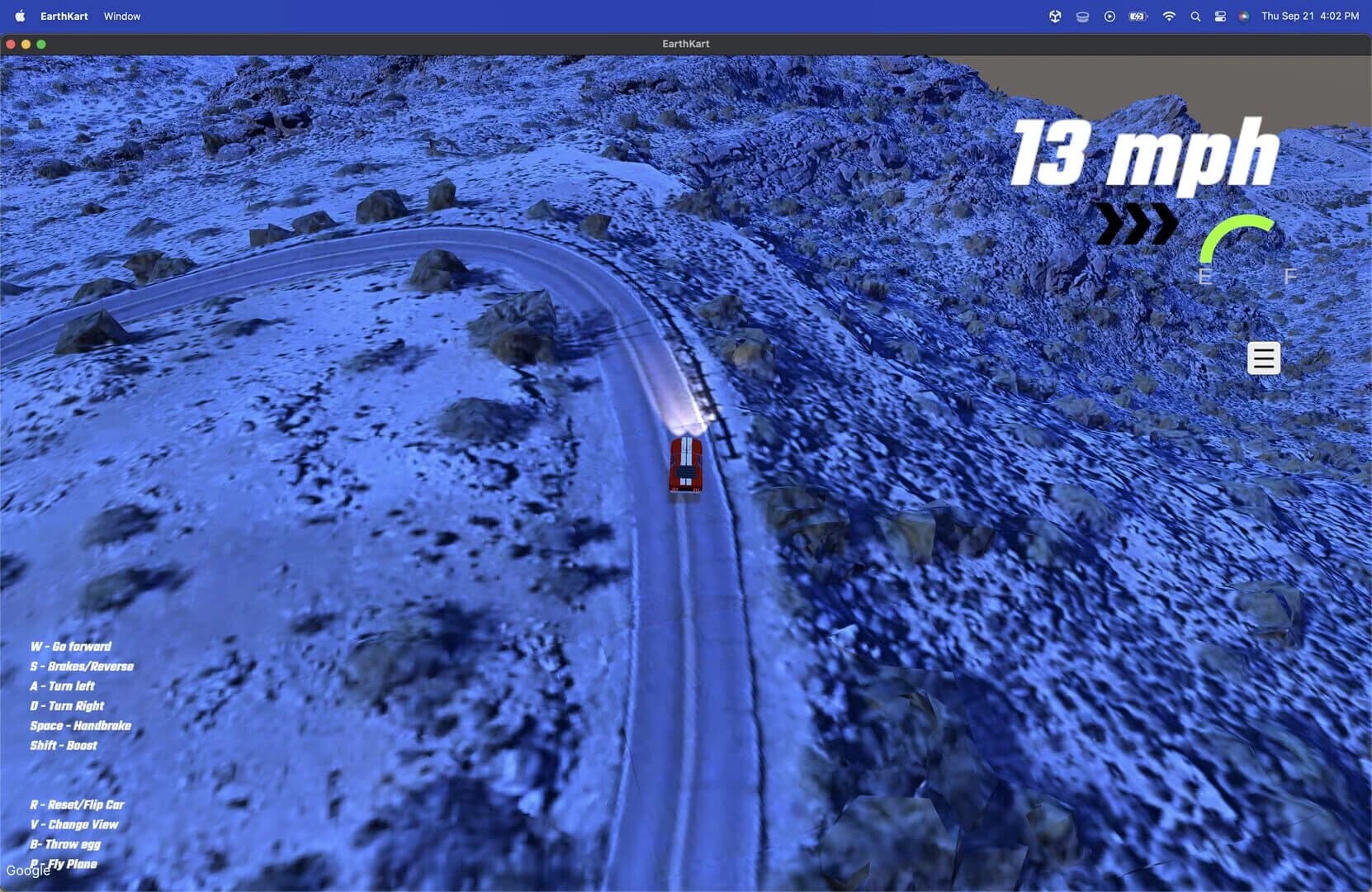Open Control Center in the menu bar
The image size is (1372, 892).
pyautogui.click(x=1220, y=16)
